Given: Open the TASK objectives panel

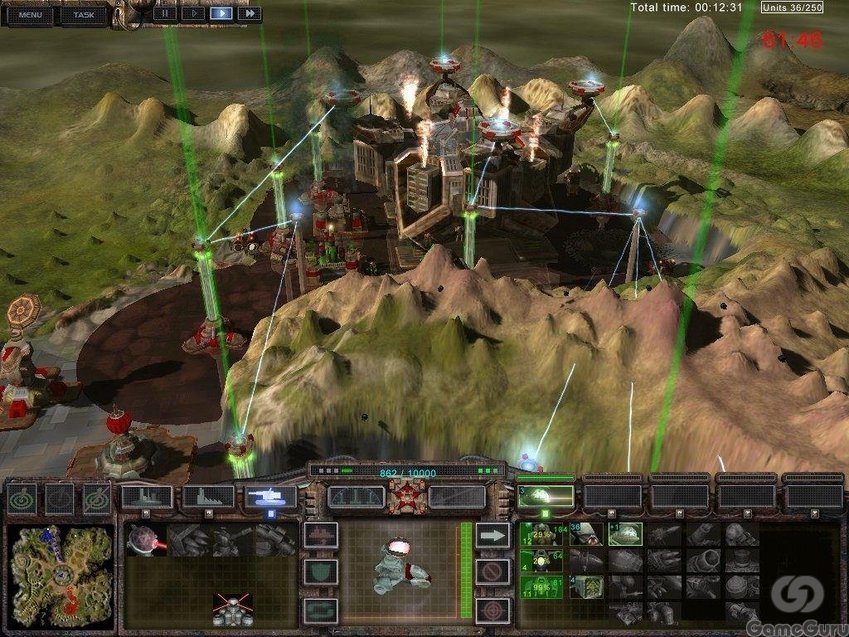Looking at the screenshot, I should pyautogui.click(x=83, y=14).
